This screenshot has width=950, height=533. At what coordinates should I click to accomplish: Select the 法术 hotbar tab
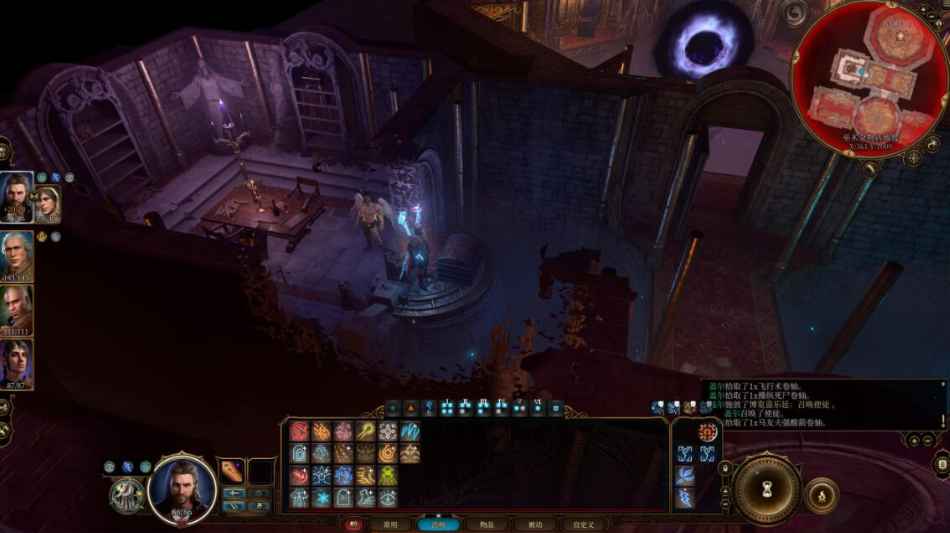click(x=437, y=524)
